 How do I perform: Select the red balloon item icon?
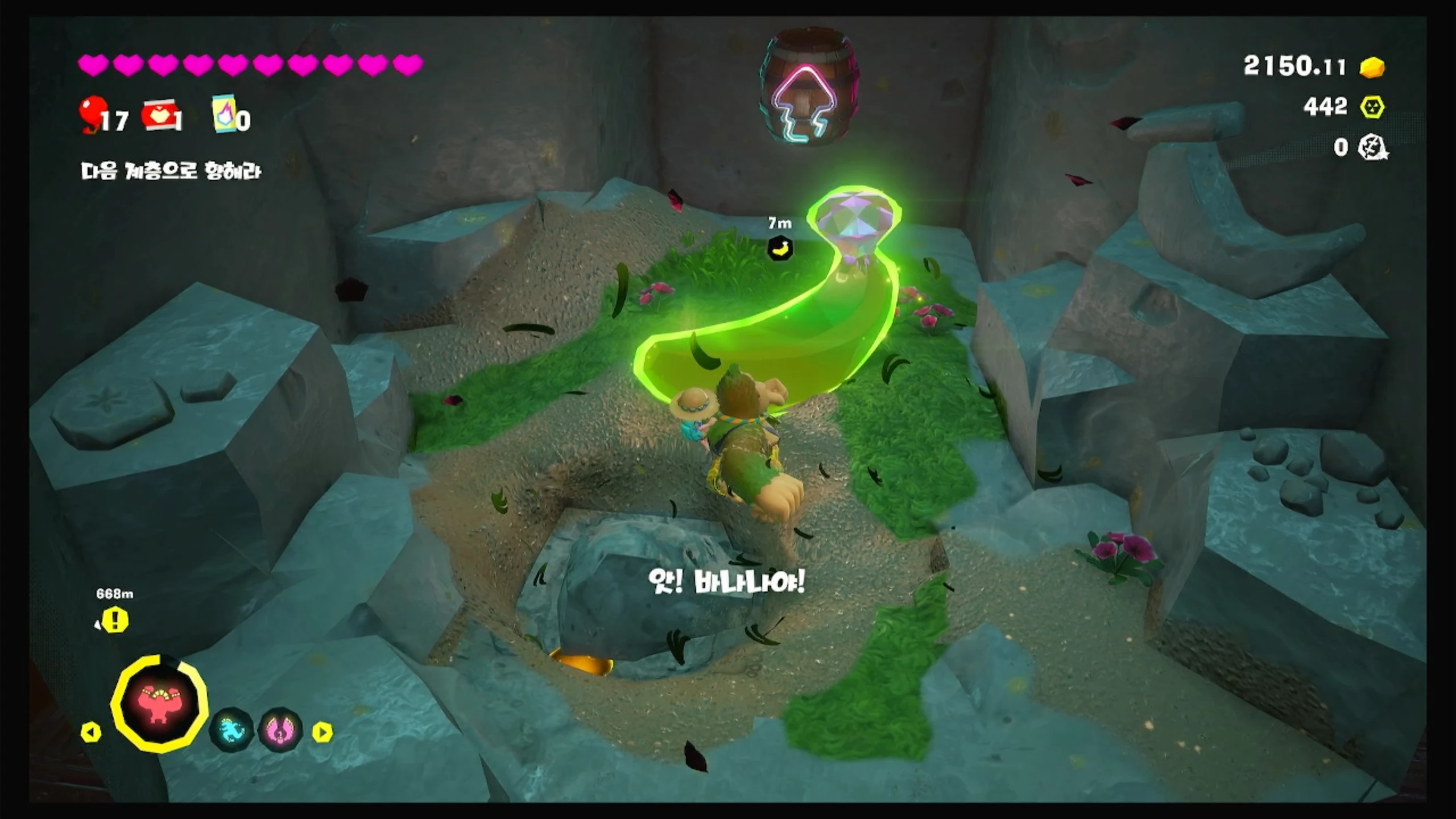91,114
